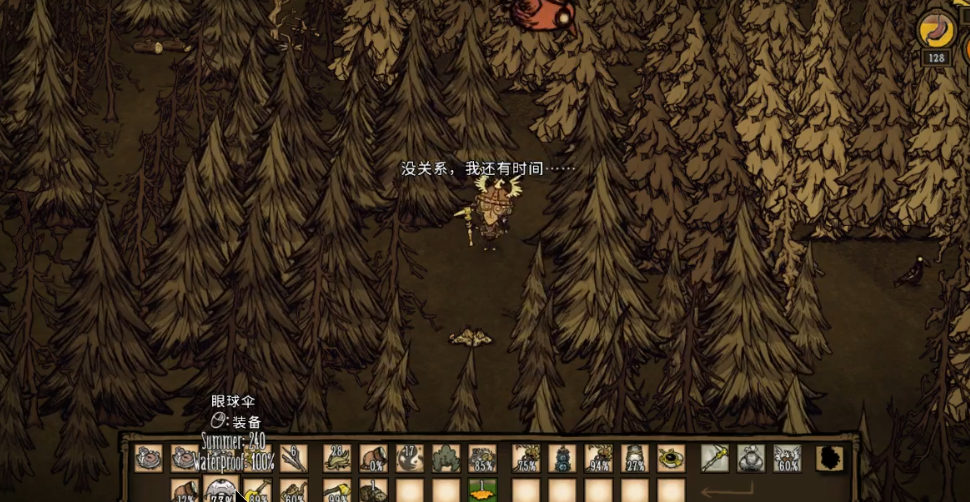Image resolution: width=970 pixels, height=502 pixels.
Task: Choose the dark blue lantern-like item slot
Action: point(562,458)
